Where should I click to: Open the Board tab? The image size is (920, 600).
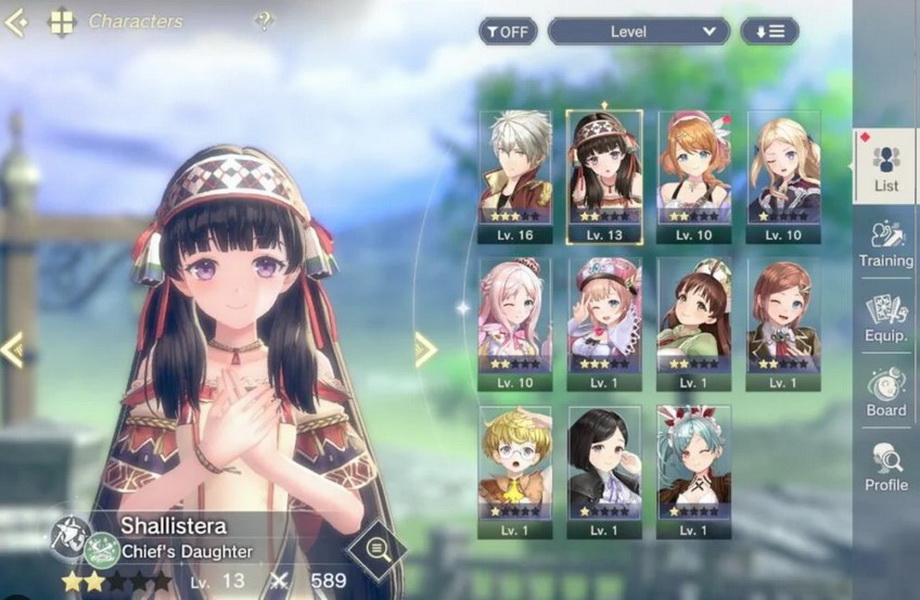click(886, 393)
